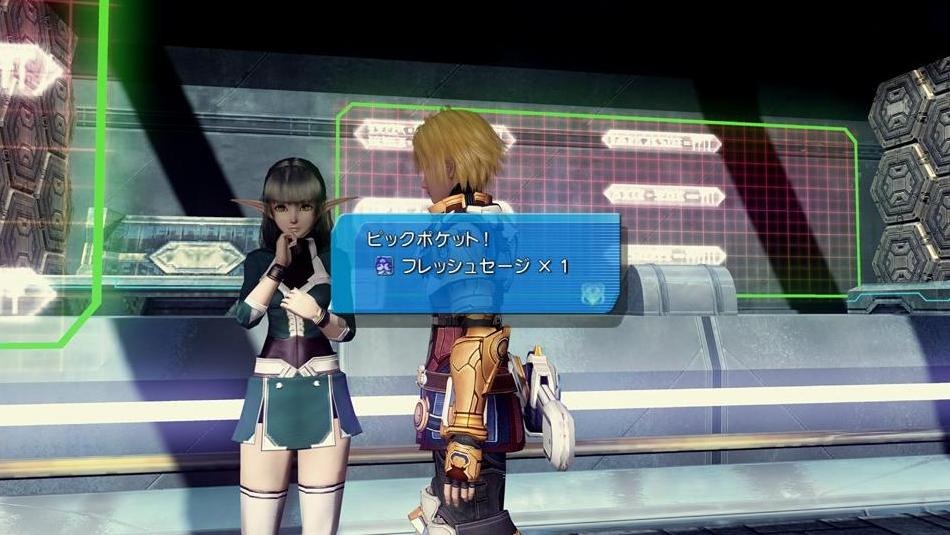Click the faint emblem in the message box corner
This screenshot has width=950, height=535.
tap(593, 292)
